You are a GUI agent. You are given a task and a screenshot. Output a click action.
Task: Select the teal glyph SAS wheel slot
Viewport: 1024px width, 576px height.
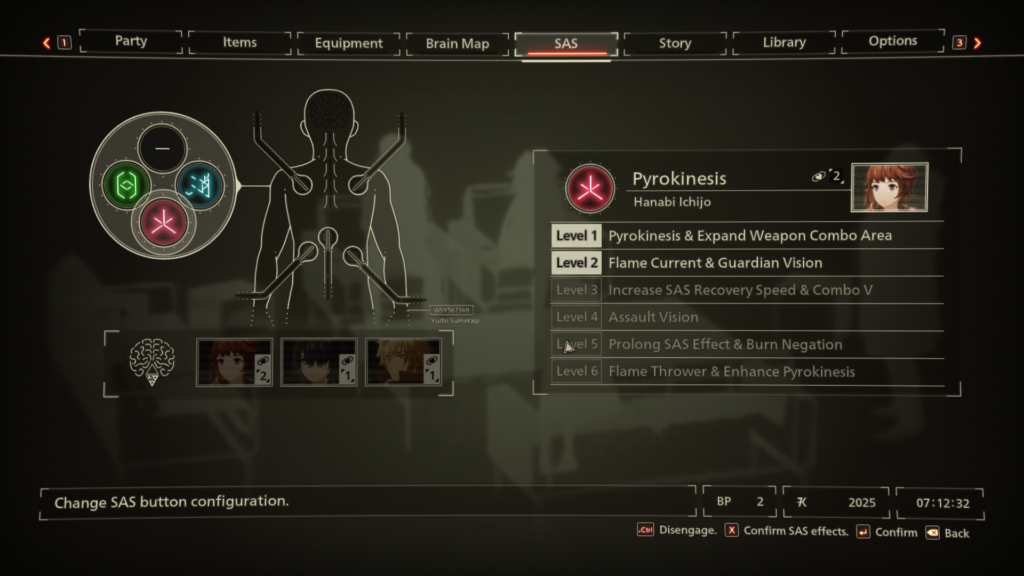pyautogui.click(x=200, y=186)
